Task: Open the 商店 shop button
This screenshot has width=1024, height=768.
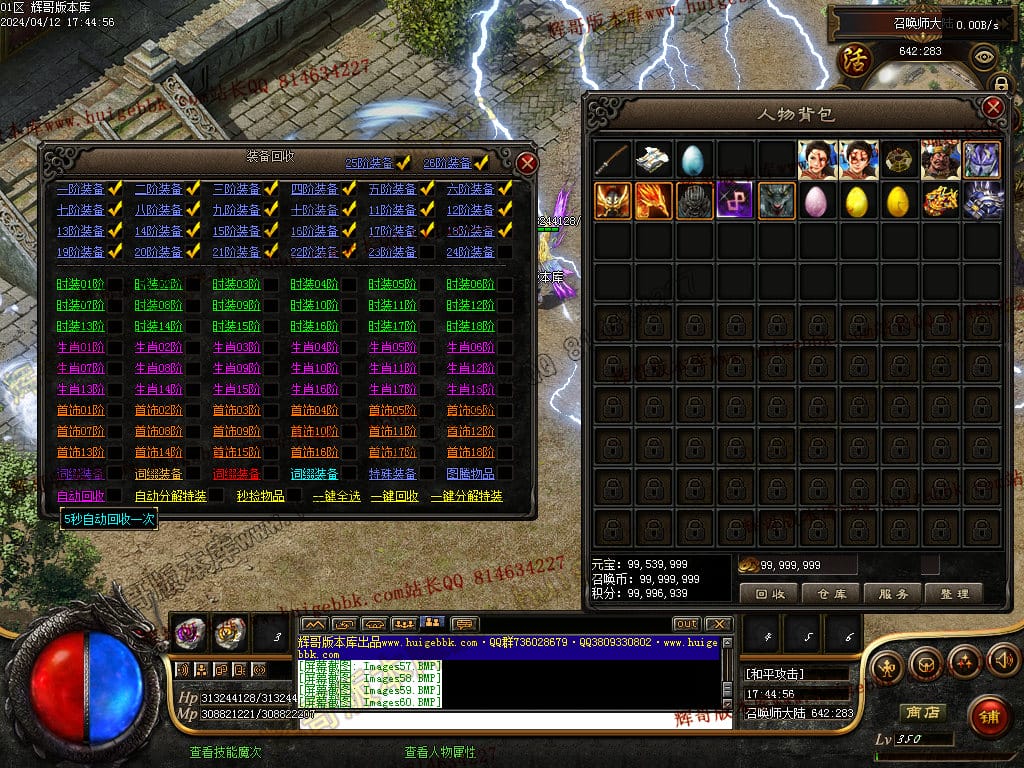Action: pos(921,712)
